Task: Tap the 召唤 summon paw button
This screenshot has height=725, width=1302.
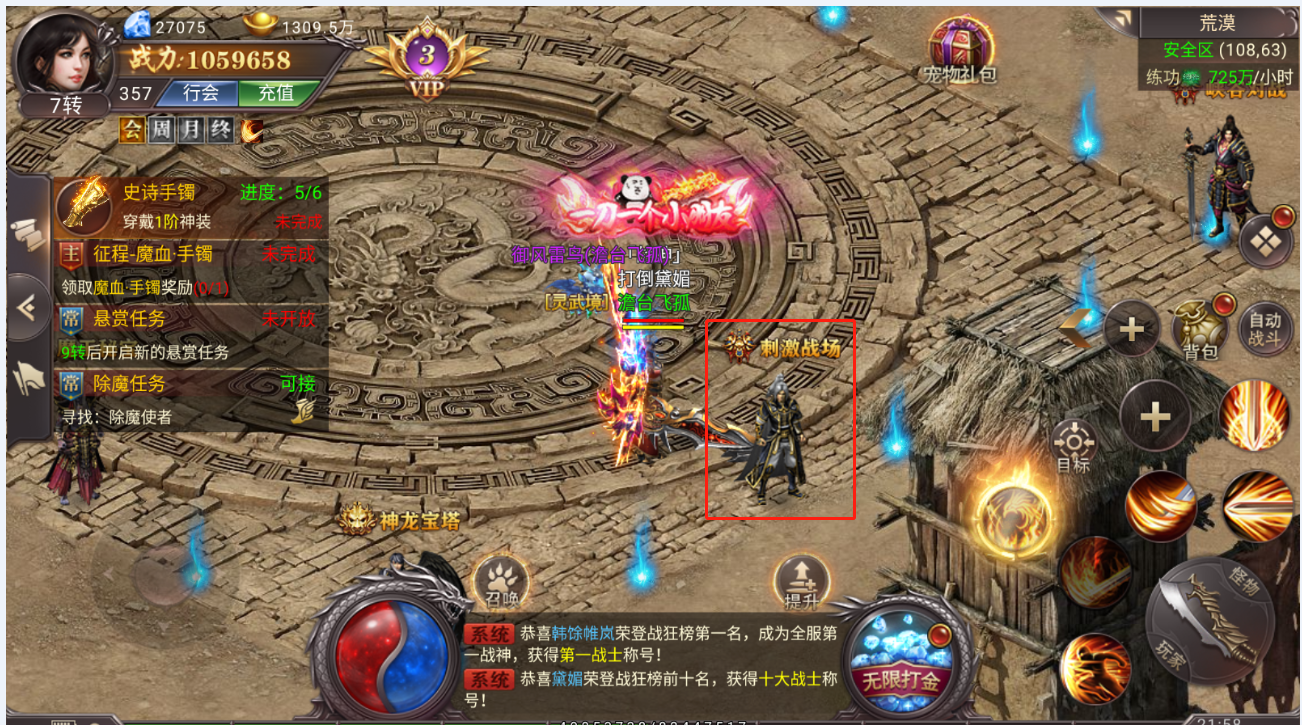Action: [x=501, y=580]
